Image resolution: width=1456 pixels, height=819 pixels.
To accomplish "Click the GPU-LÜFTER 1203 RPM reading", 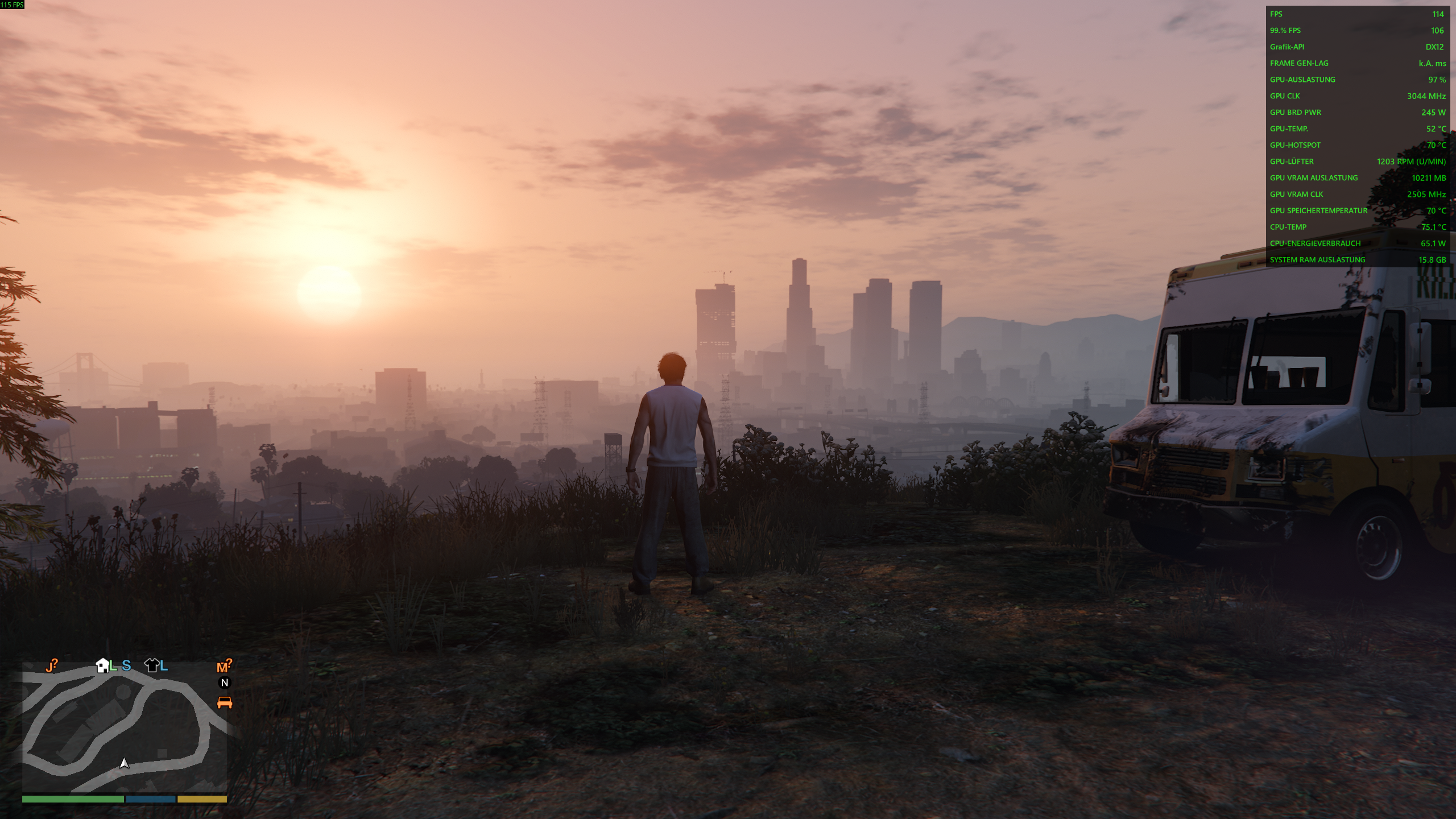I will 1356,162.
